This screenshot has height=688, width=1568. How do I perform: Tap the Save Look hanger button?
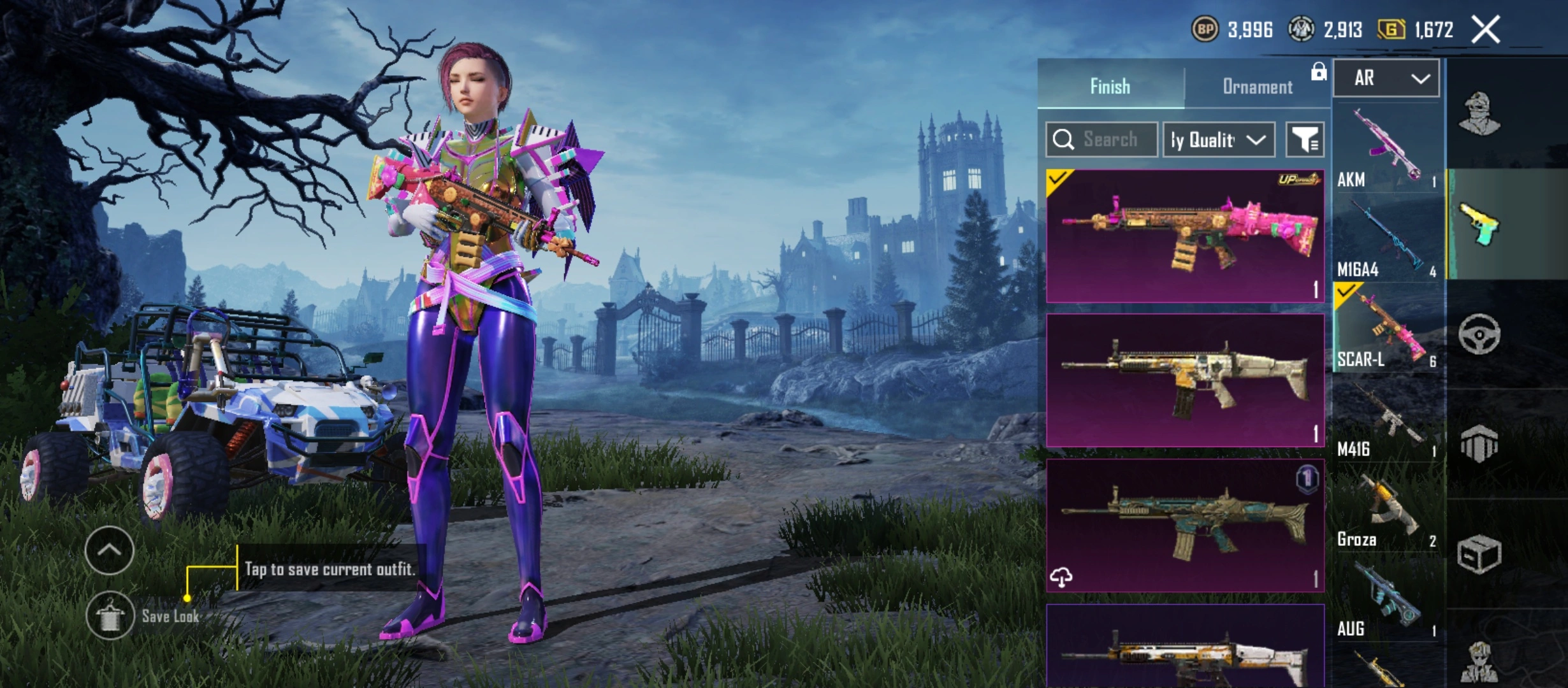pyautogui.click(x=110, y=615)
